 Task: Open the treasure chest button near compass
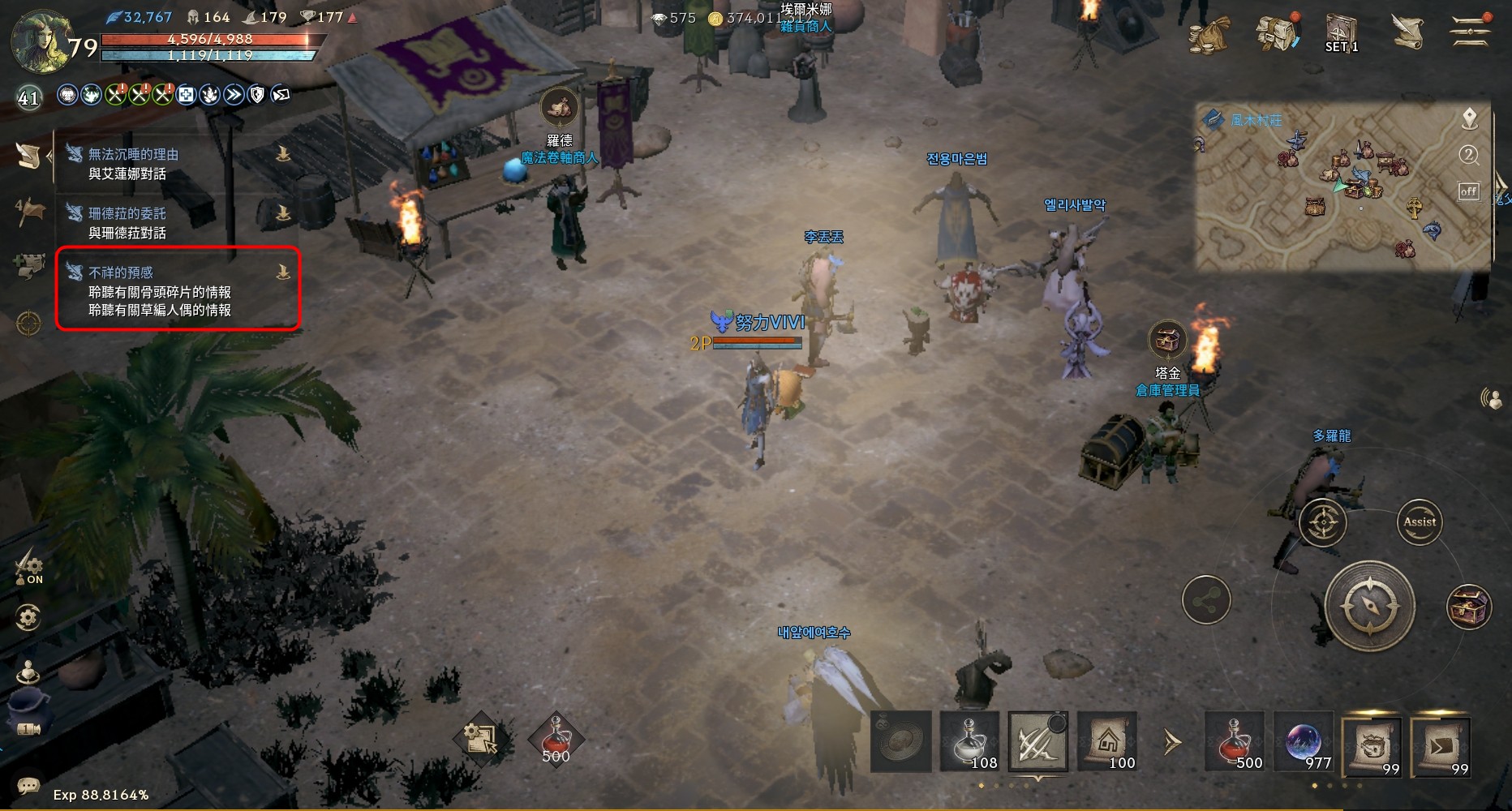(1469, 607)
